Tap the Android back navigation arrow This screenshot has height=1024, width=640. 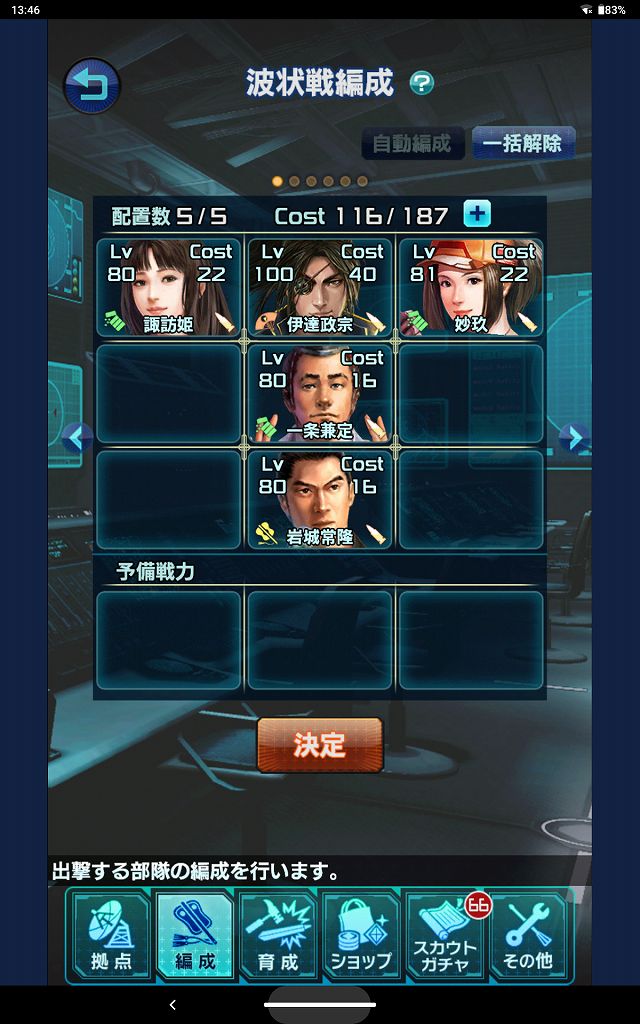point(172,1004)
